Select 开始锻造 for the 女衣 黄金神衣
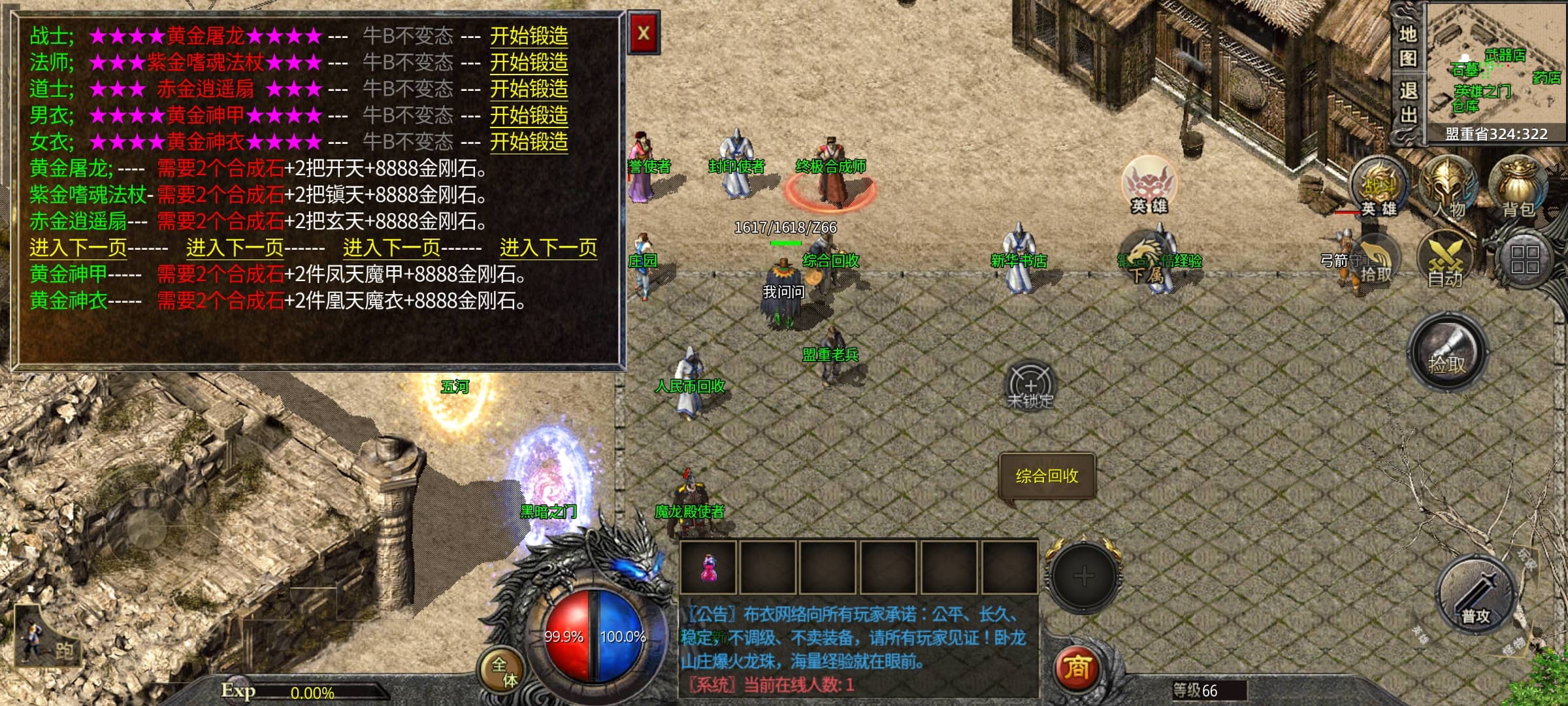 point(529,142)
